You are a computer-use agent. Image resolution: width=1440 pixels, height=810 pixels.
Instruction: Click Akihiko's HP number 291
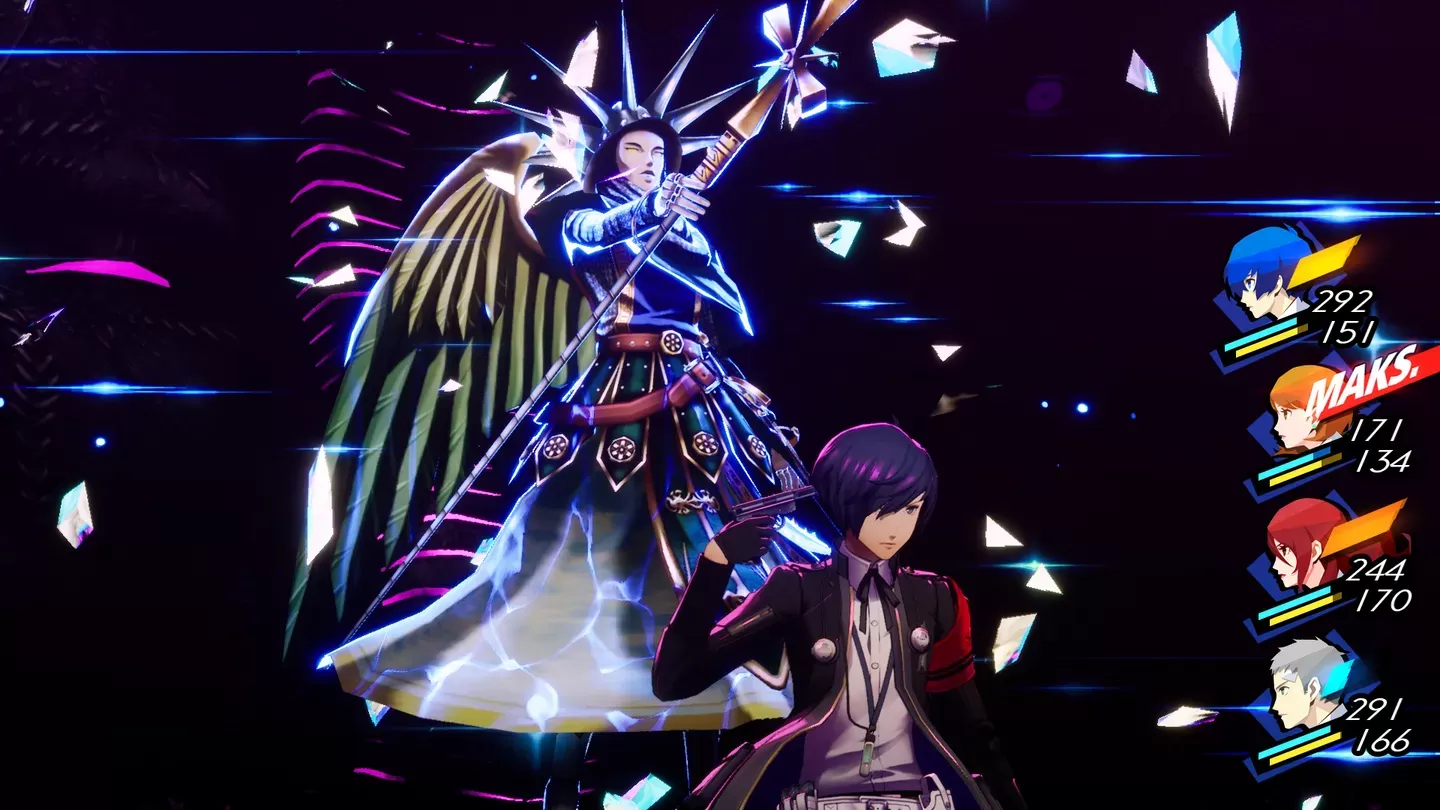coord(1372,708)
